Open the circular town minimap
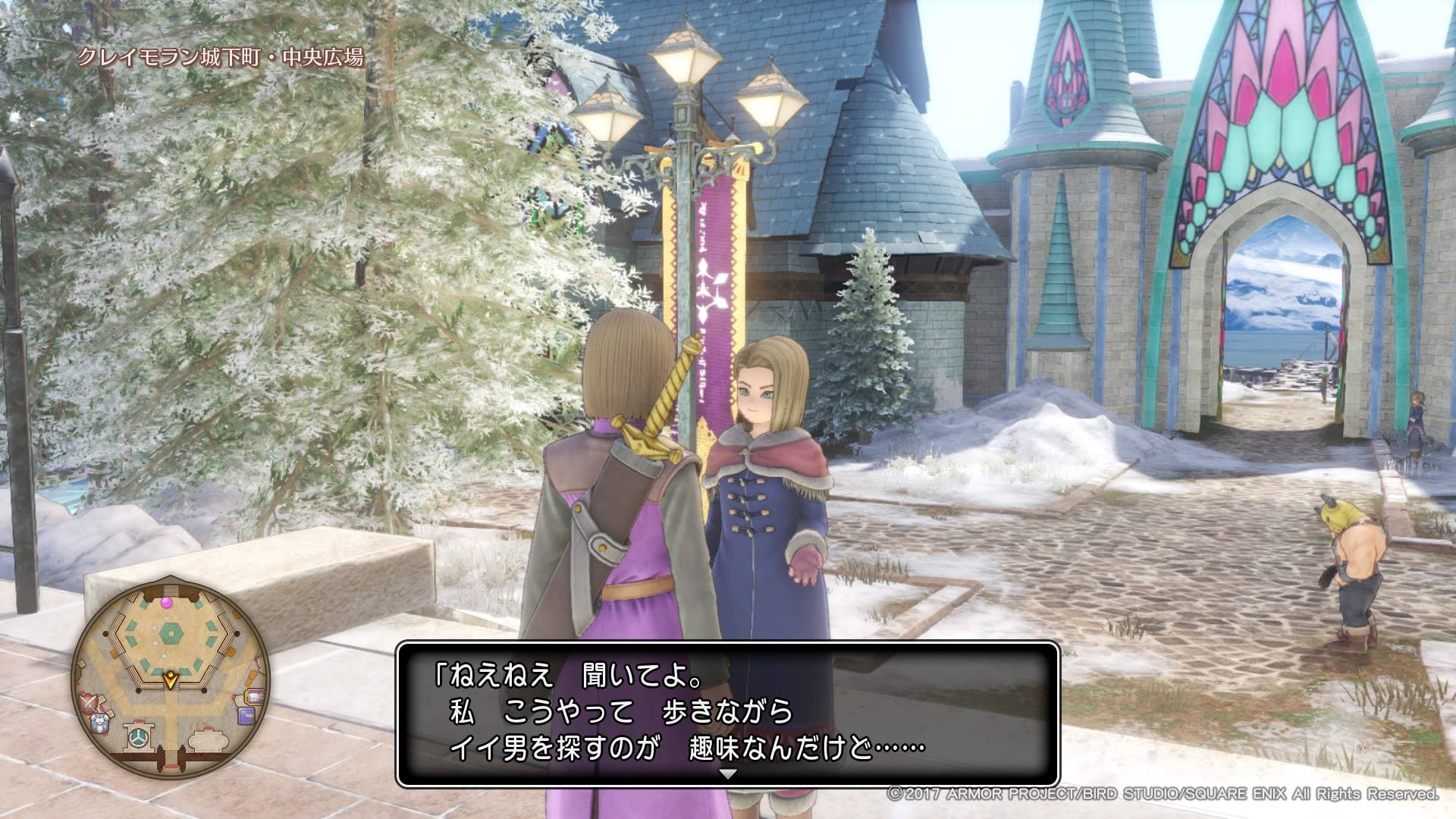Viewport: 1456px width, 819px height. pyautogui.click(x=171, y=679)
